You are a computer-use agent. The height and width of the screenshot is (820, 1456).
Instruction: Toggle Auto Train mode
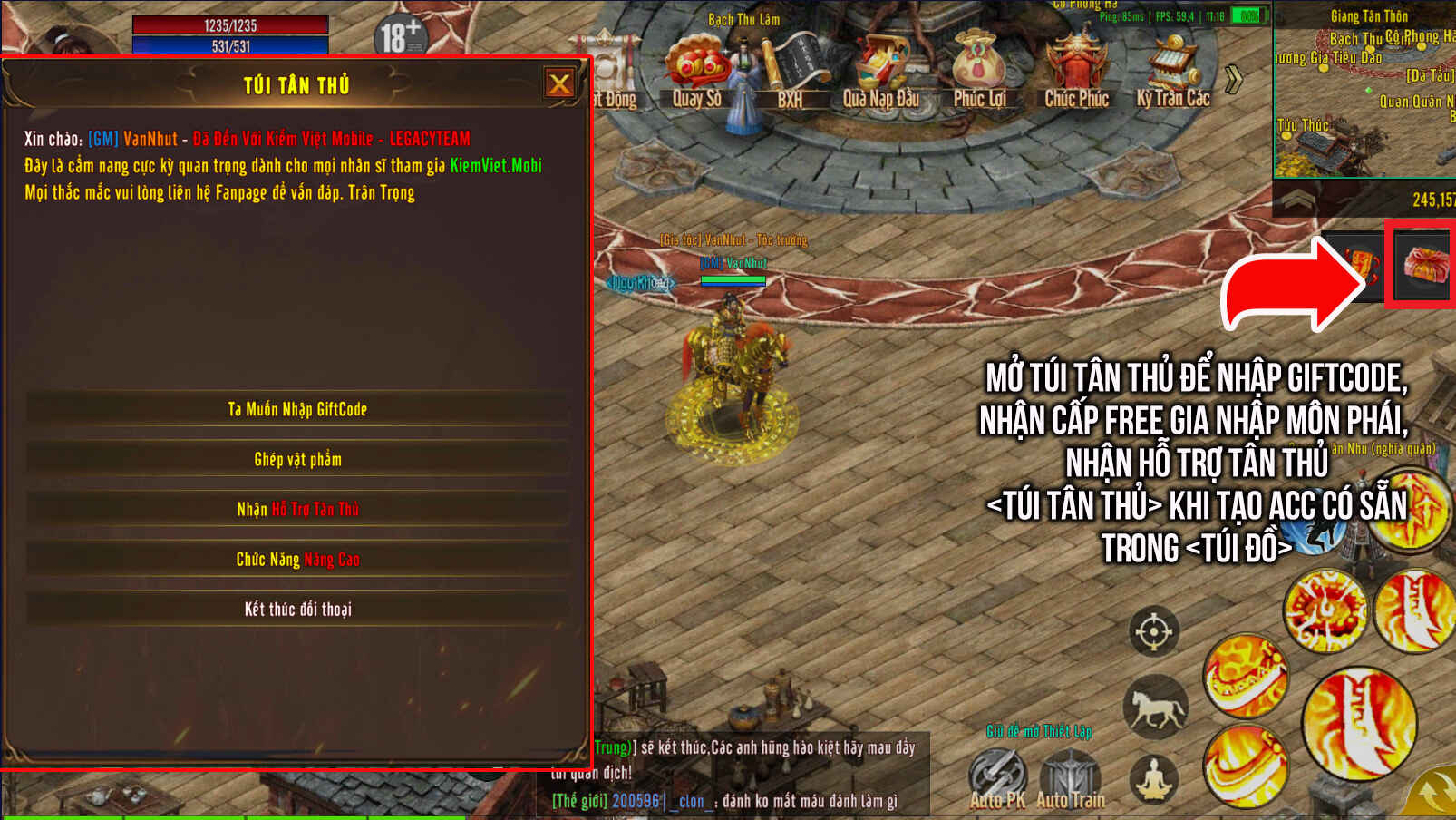click(x=1070, y=778)
